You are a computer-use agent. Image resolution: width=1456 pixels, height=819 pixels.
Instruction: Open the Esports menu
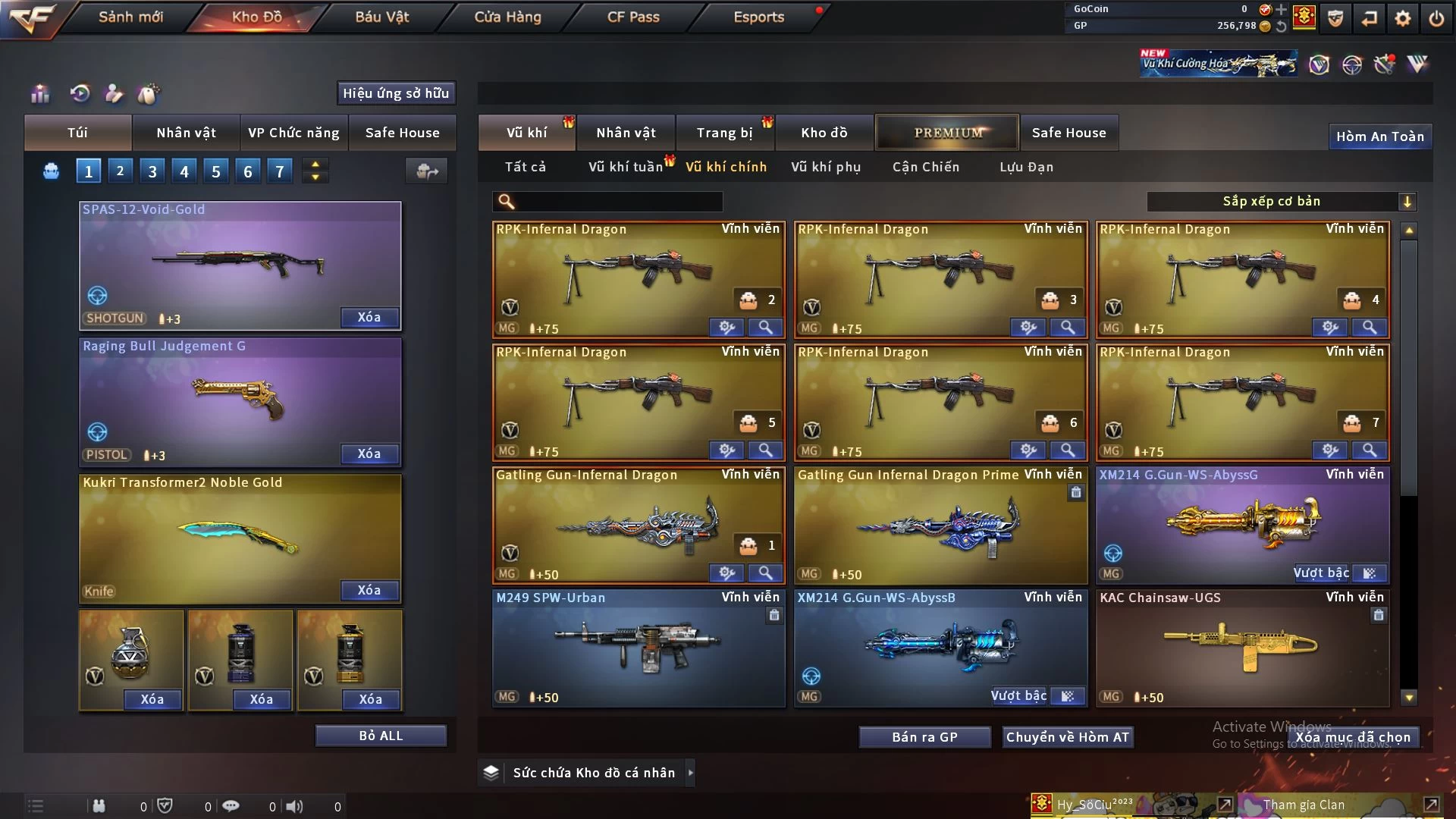pyautogui.click(x=758, y=17)
